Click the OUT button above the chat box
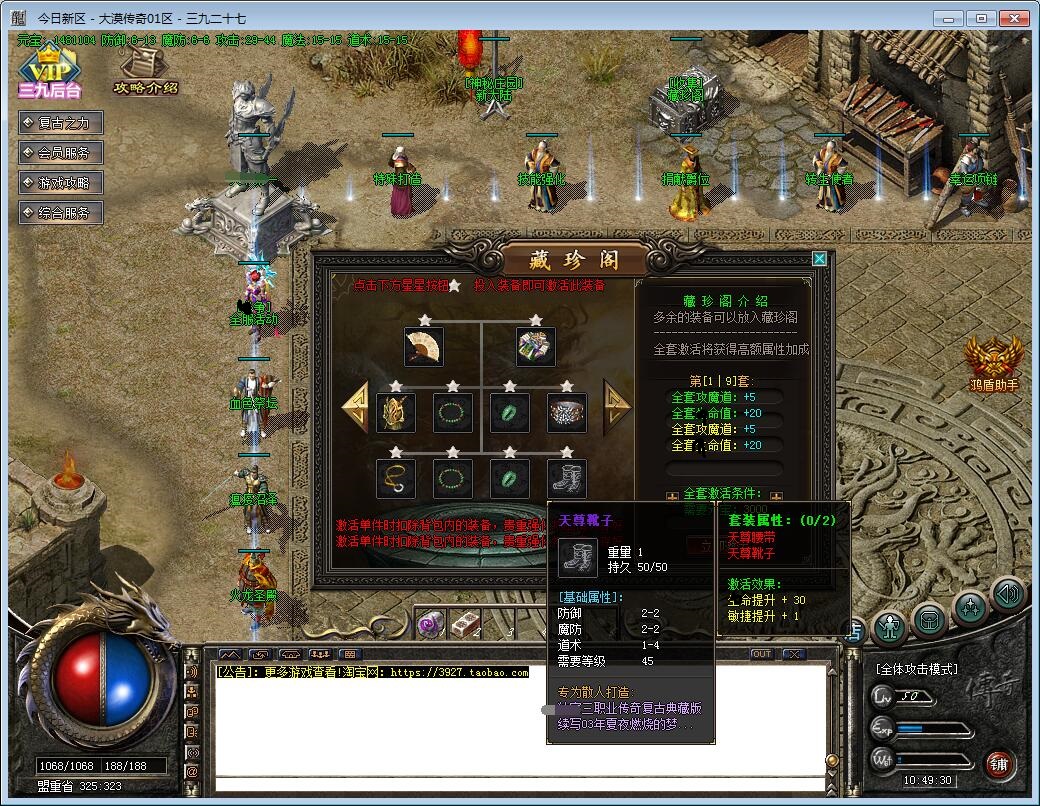1040x806 pixels. click(762, 654)
